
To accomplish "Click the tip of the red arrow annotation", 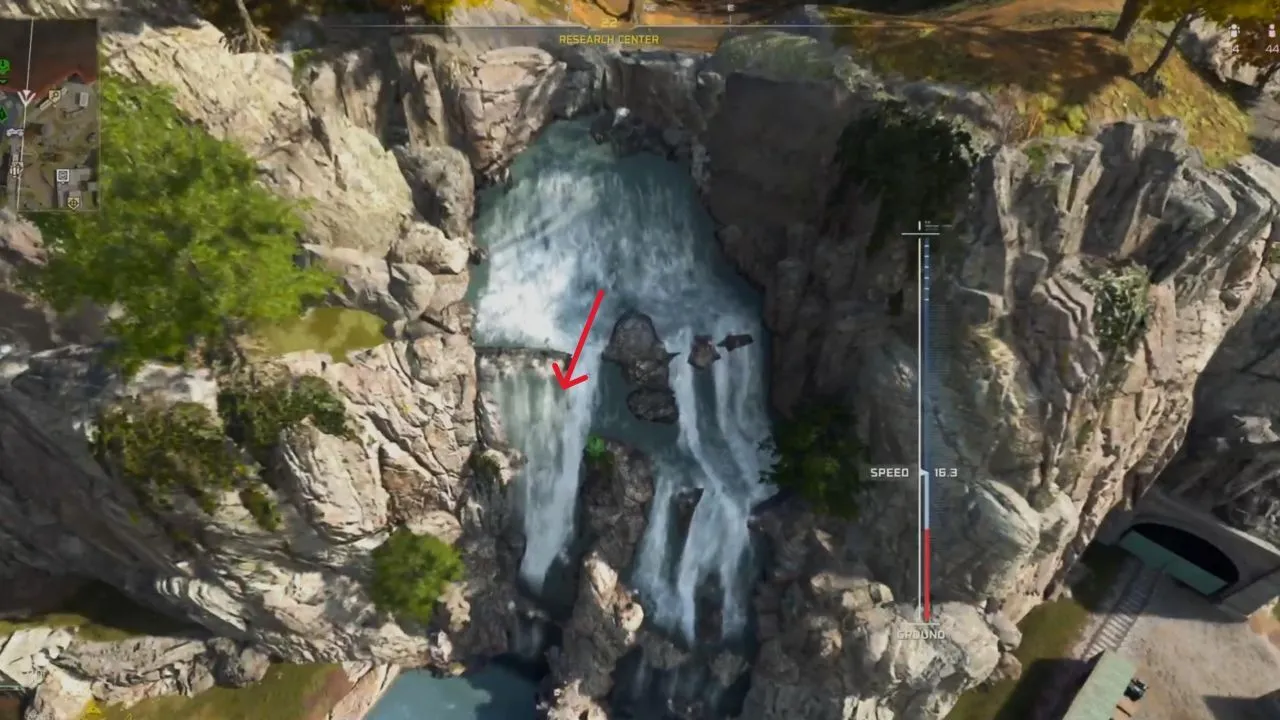I will [x=565, y=390].
